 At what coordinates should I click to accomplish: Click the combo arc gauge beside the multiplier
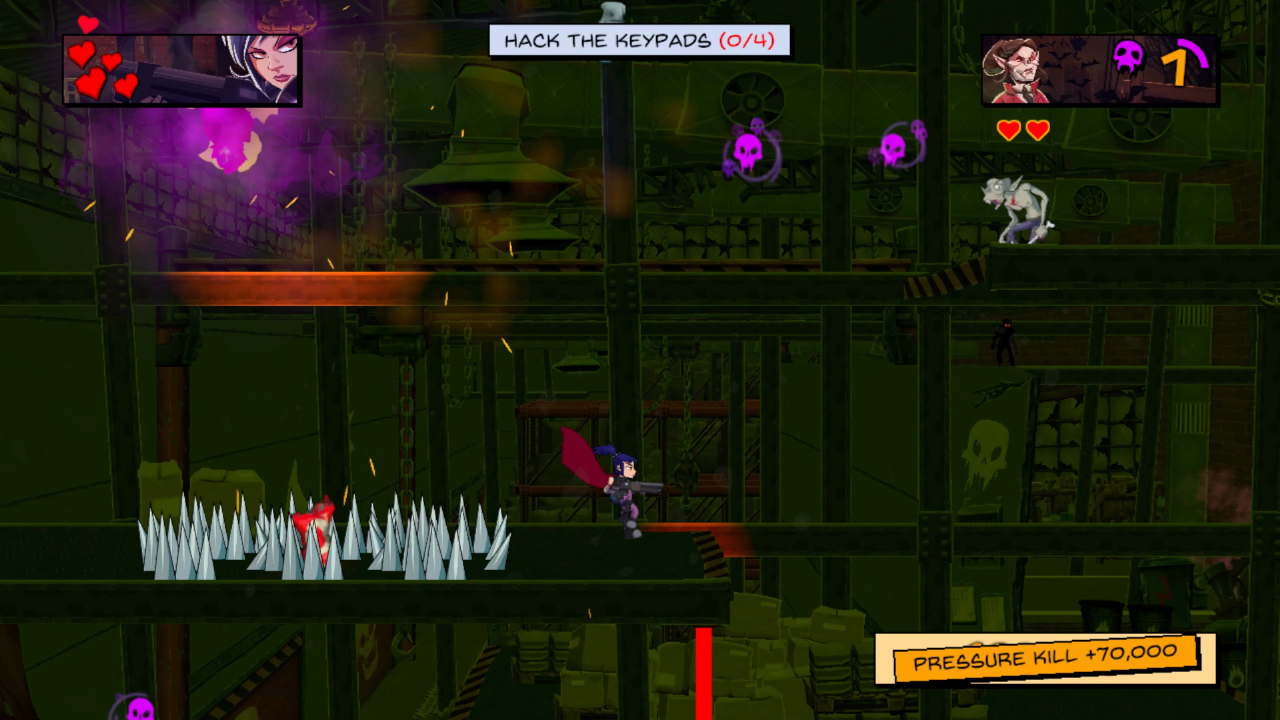(1195, 55)
